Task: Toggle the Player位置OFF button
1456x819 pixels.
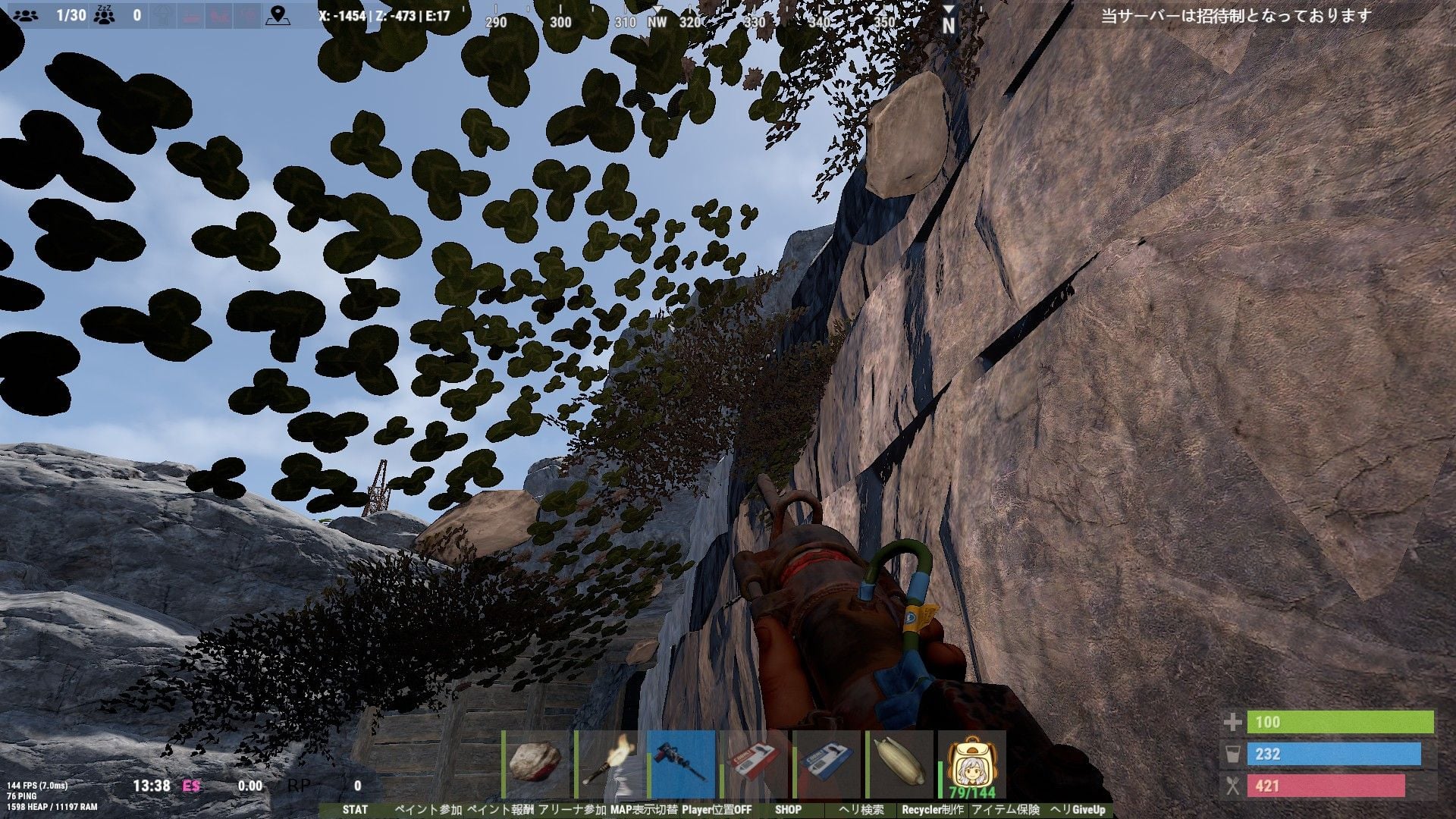Action: click(x=717, y=810)
